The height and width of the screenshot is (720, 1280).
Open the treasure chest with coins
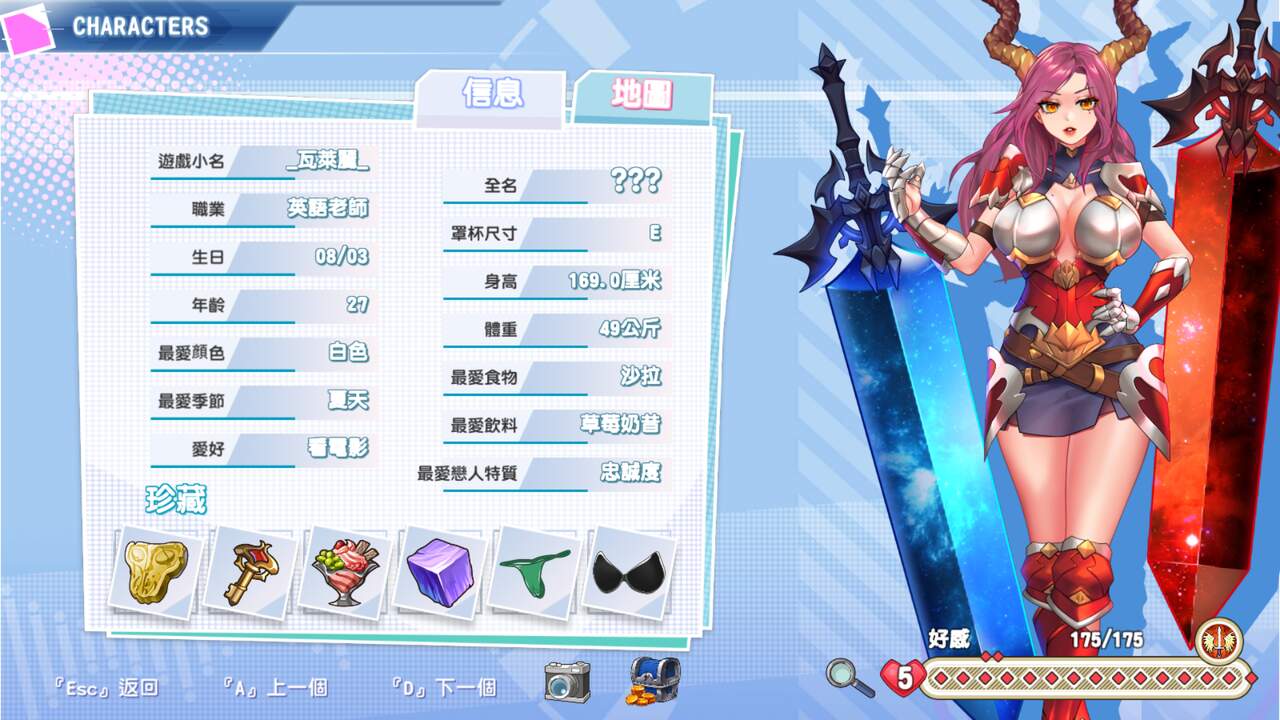tap(654, 683)
